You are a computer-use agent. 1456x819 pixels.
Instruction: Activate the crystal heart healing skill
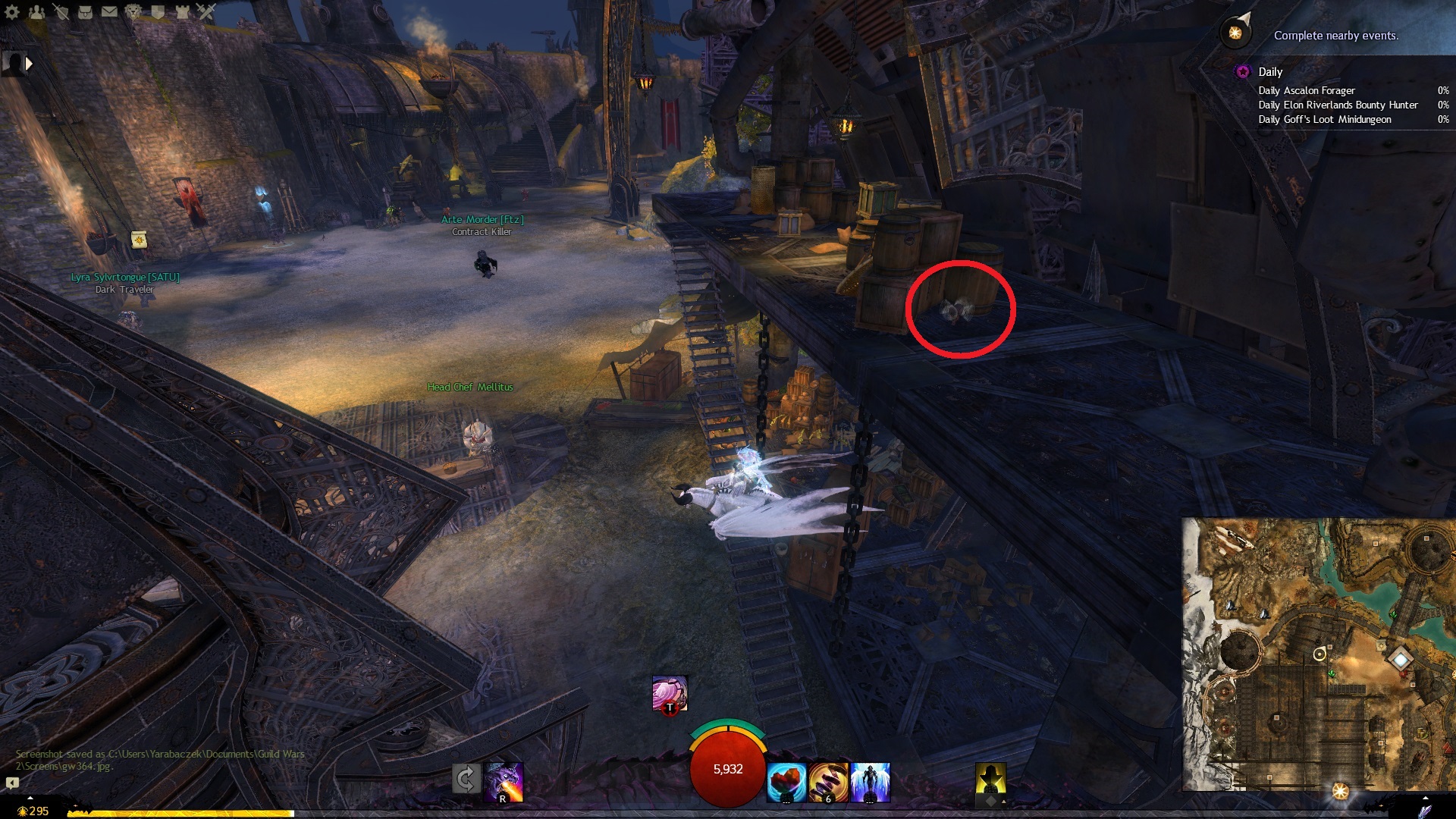(x=786, y=782)
